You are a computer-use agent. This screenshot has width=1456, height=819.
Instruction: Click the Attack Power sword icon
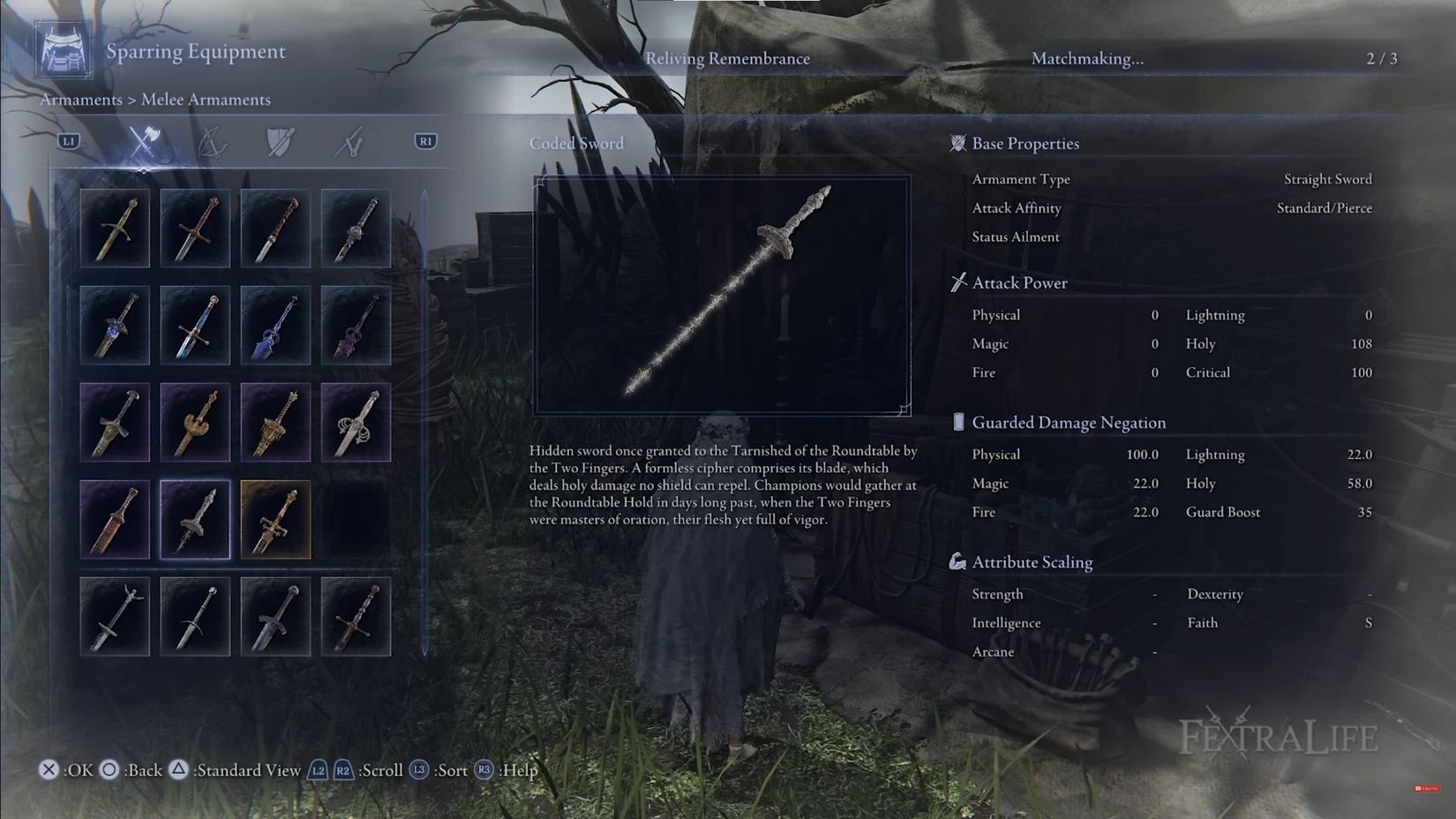(958, 282)
